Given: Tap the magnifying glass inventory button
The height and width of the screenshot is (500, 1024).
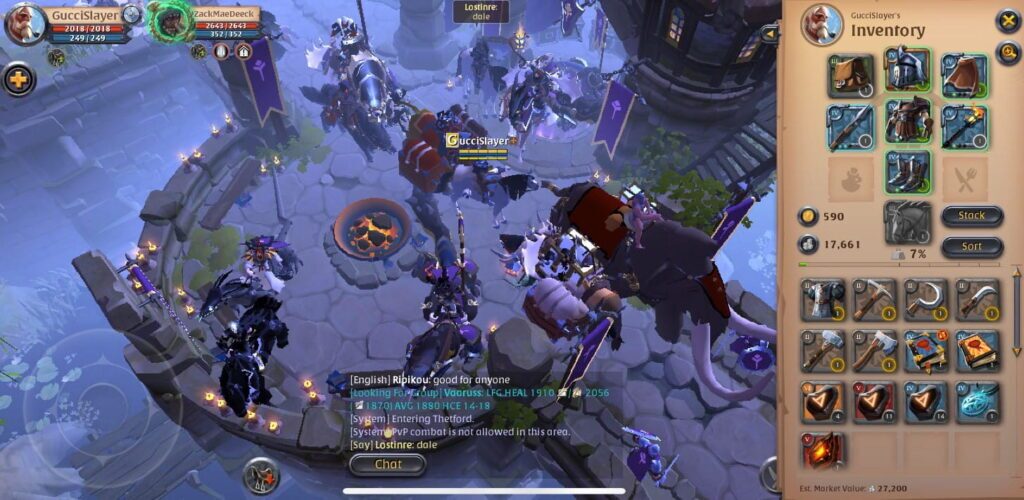Looking at the screenshot, I should click(x=1007, y=52).
